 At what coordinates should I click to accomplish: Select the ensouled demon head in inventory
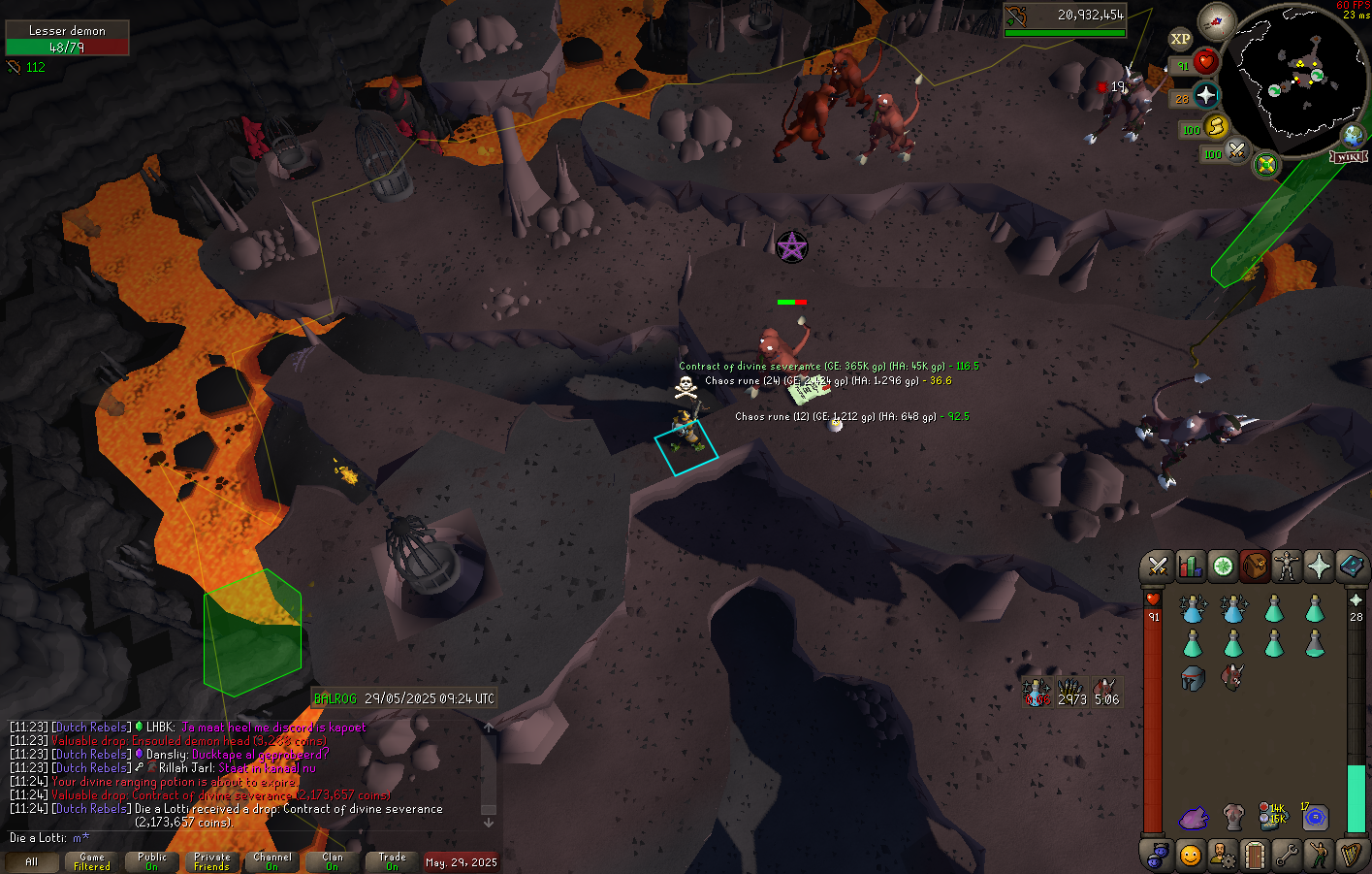click(x=1232, y=676)
